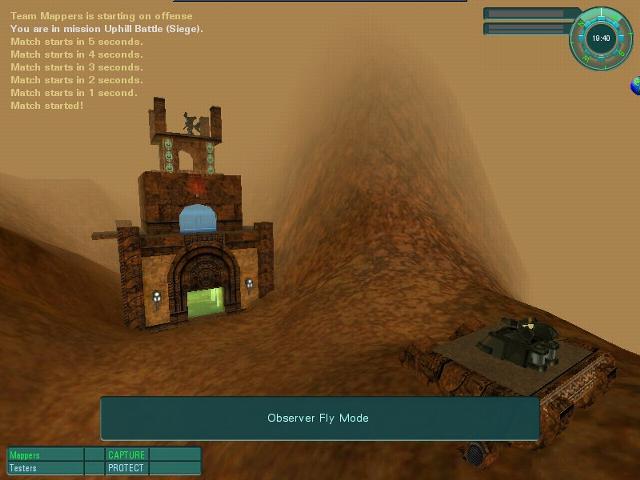This screenshot has width=640, height=480.
Task: Select the Testers team score row
Action: pos(45,468)
